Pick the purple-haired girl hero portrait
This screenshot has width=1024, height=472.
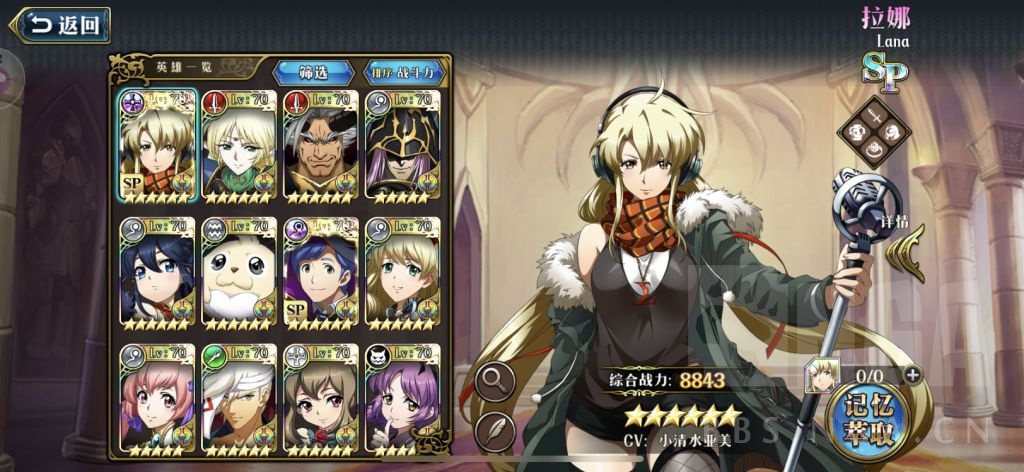coord(402,398)
